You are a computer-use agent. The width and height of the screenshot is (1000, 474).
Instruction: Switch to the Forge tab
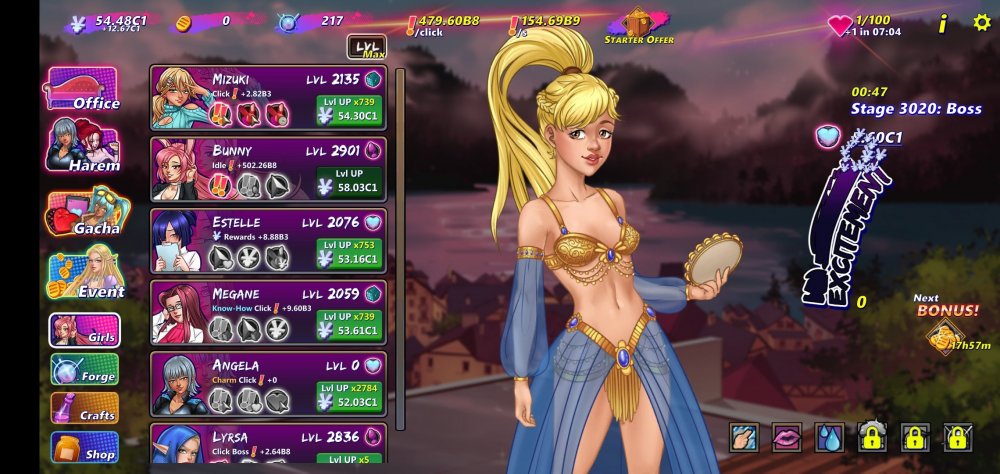[85, 370]
